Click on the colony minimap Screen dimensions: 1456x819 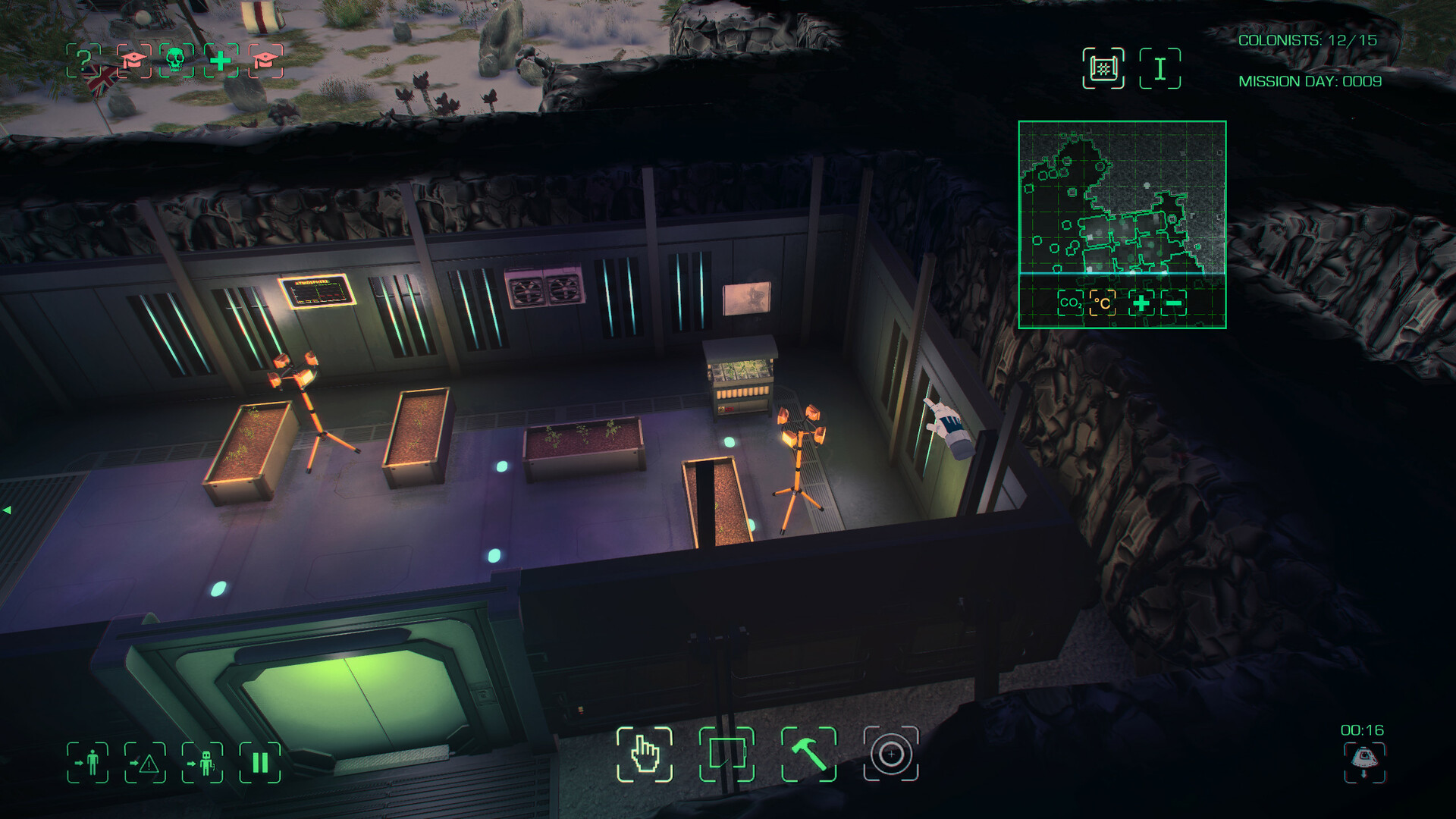click(1122, 197)
